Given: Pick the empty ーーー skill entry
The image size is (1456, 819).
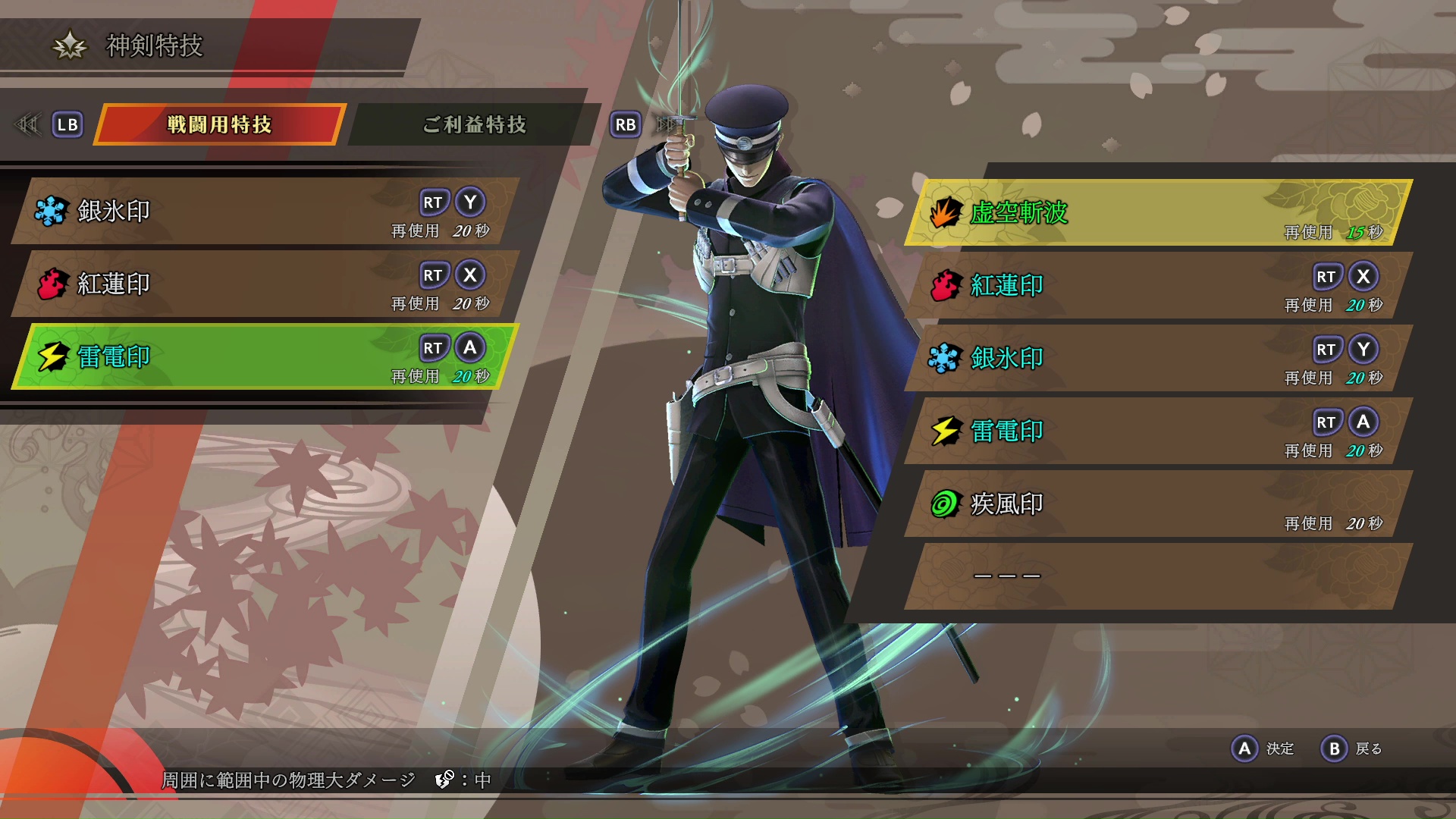Looking at the screenshot, I should [1156, 576].
